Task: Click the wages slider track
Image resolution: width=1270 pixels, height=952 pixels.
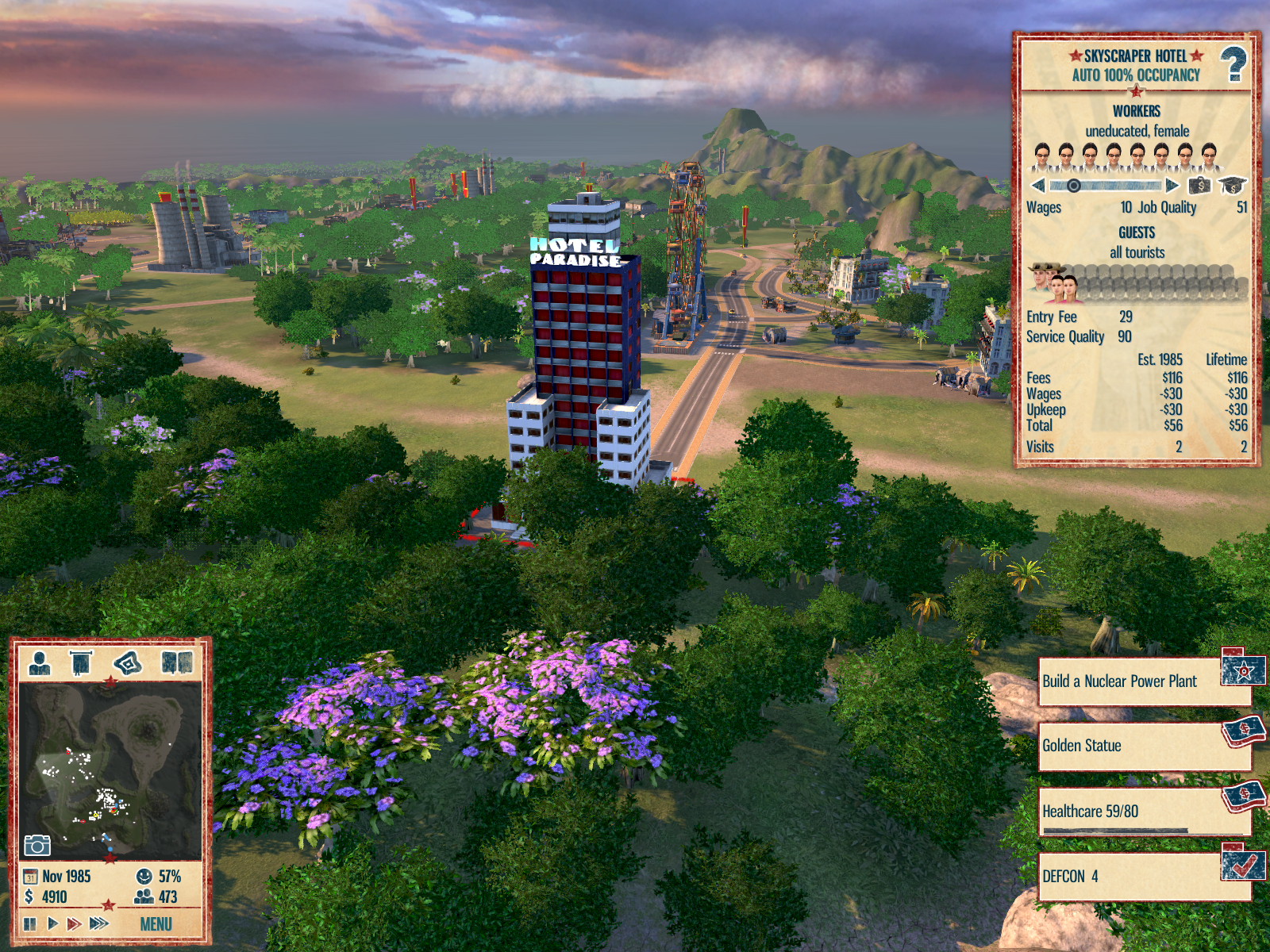Action: (1106, 186)
